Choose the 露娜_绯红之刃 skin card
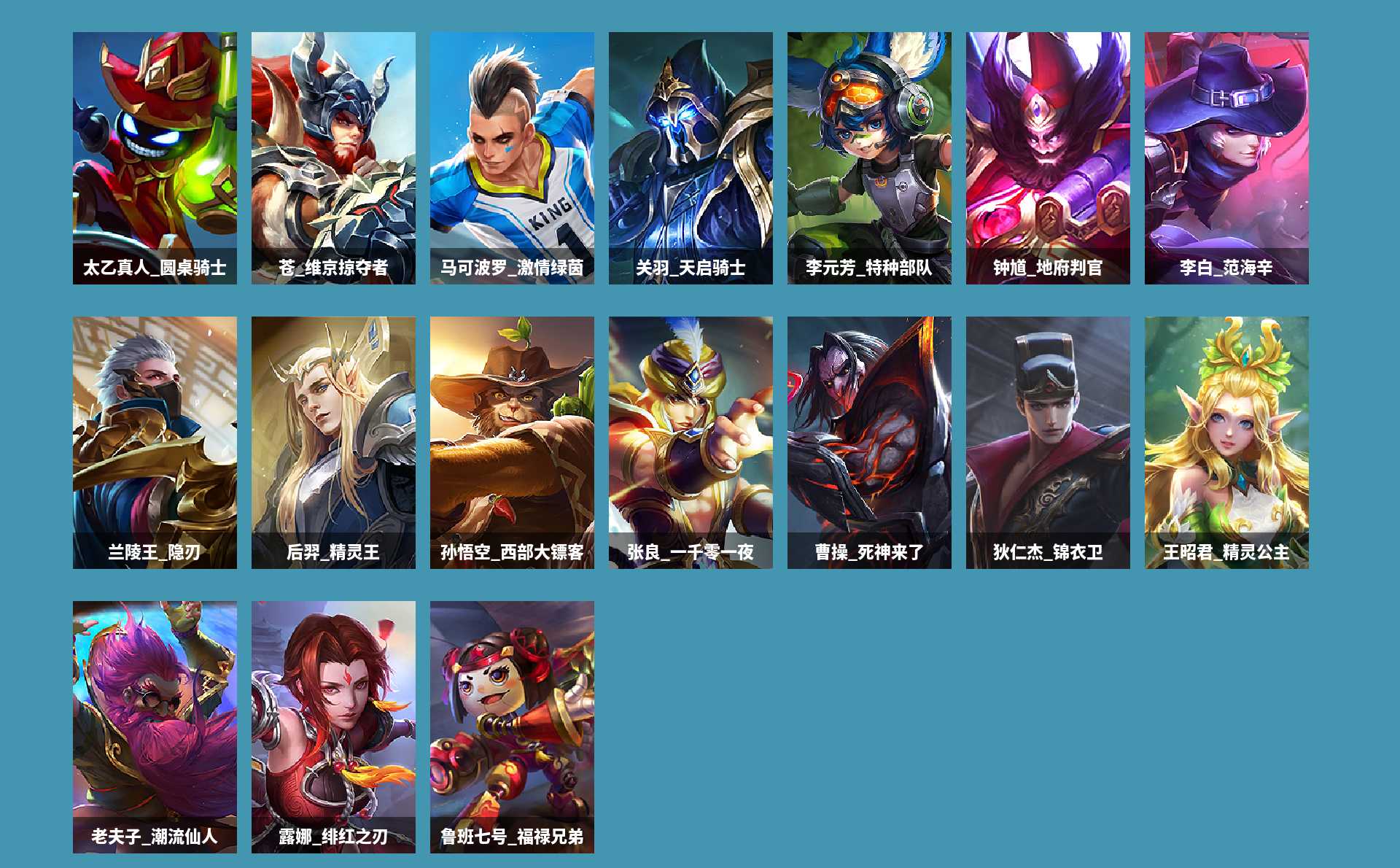 tap(333, 726)
